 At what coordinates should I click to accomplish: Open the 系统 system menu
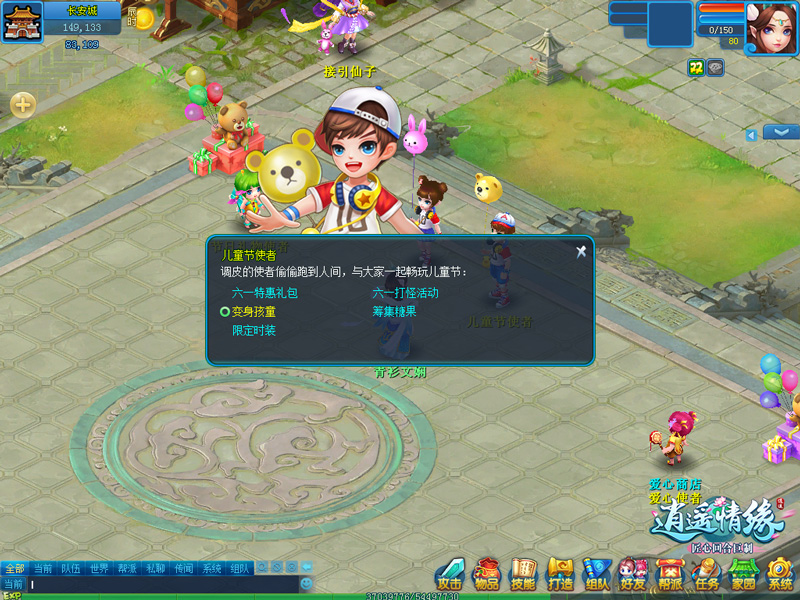(x=780, y=574)
